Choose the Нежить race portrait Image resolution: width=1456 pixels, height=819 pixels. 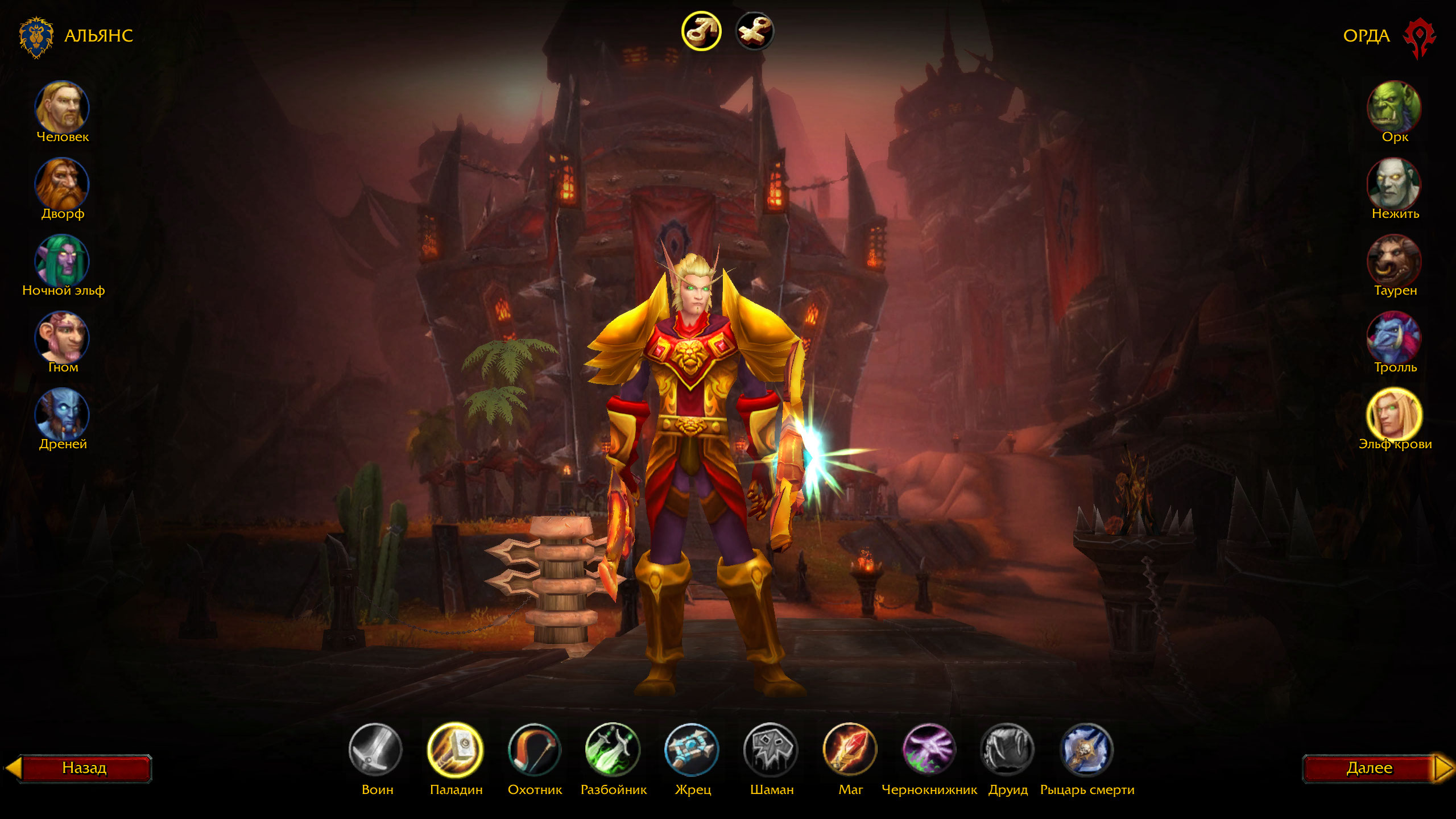pos(1394,184)
